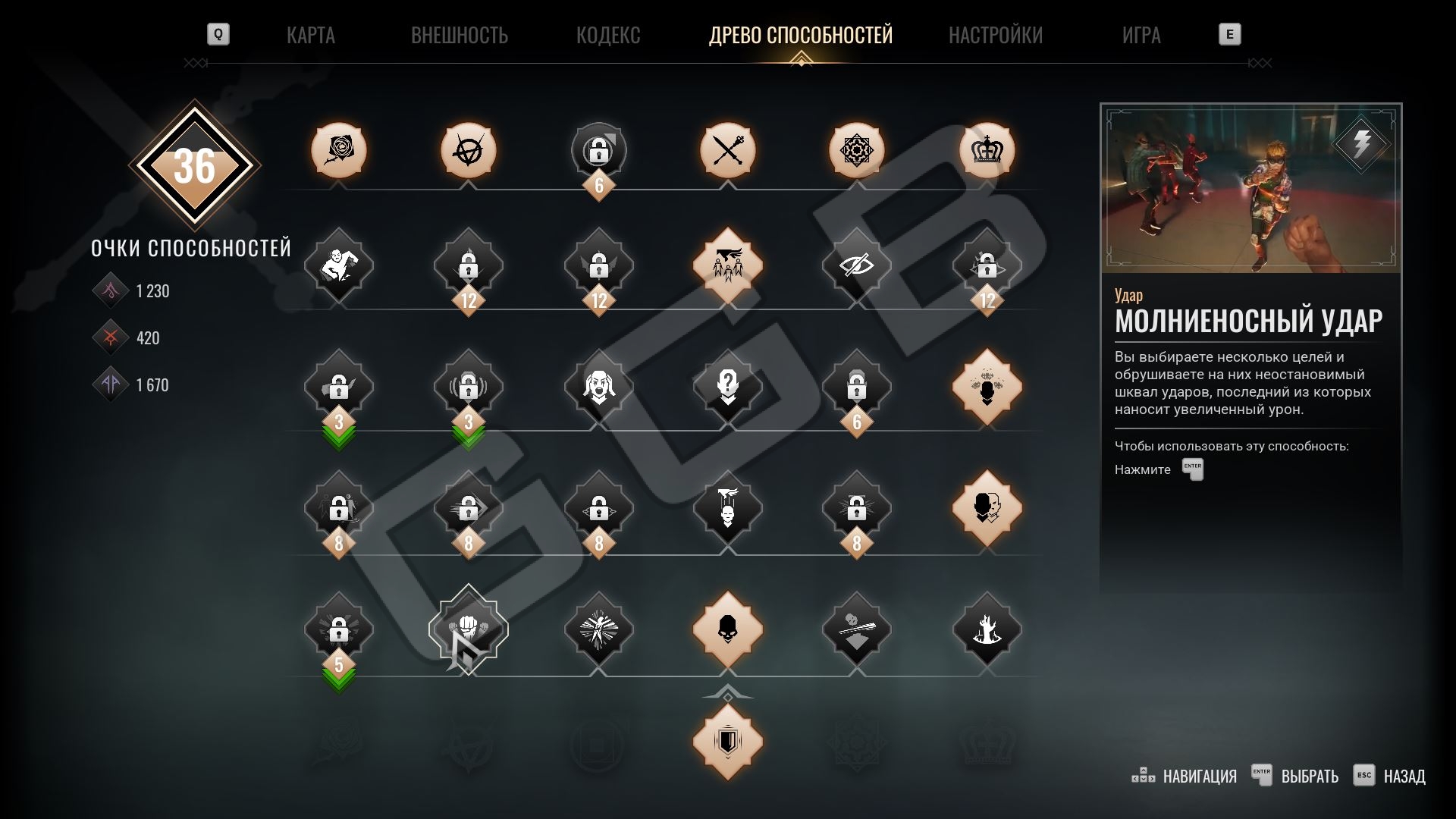Select the screaming face ability

[x=598, y=387]
